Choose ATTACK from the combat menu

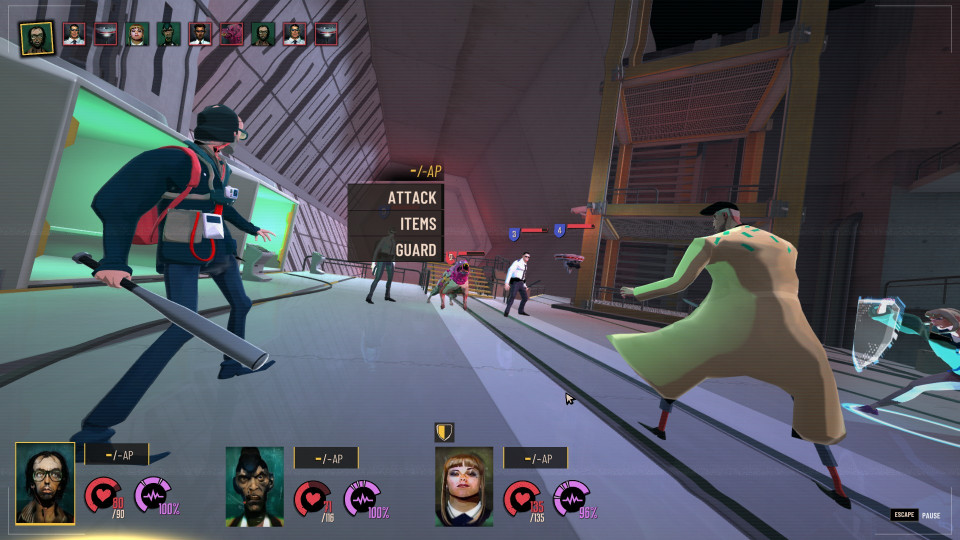tap(396, 198)
